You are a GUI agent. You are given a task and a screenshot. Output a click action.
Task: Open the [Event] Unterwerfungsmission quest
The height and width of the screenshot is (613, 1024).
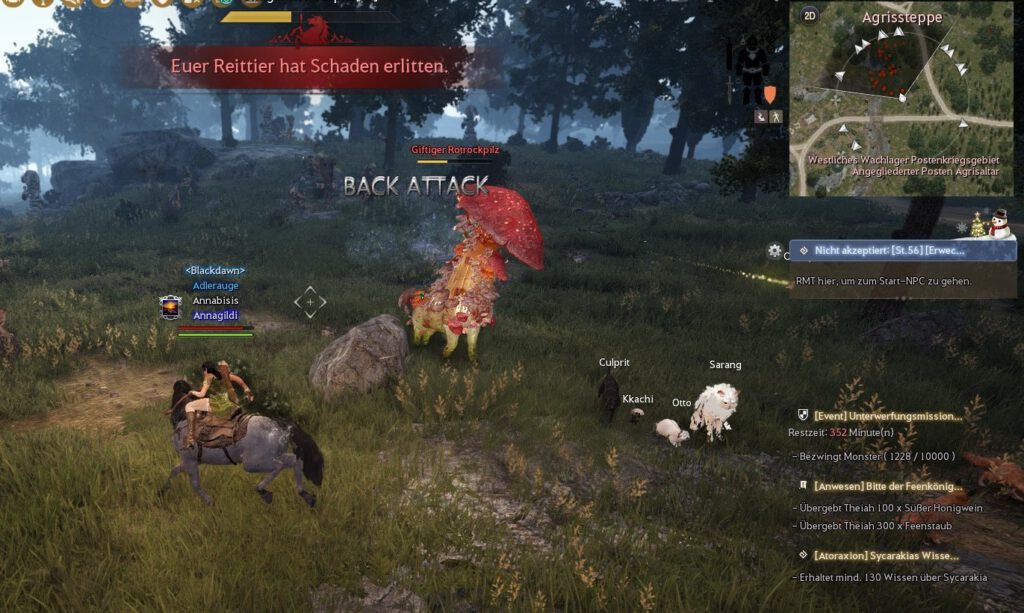point(887,415)
